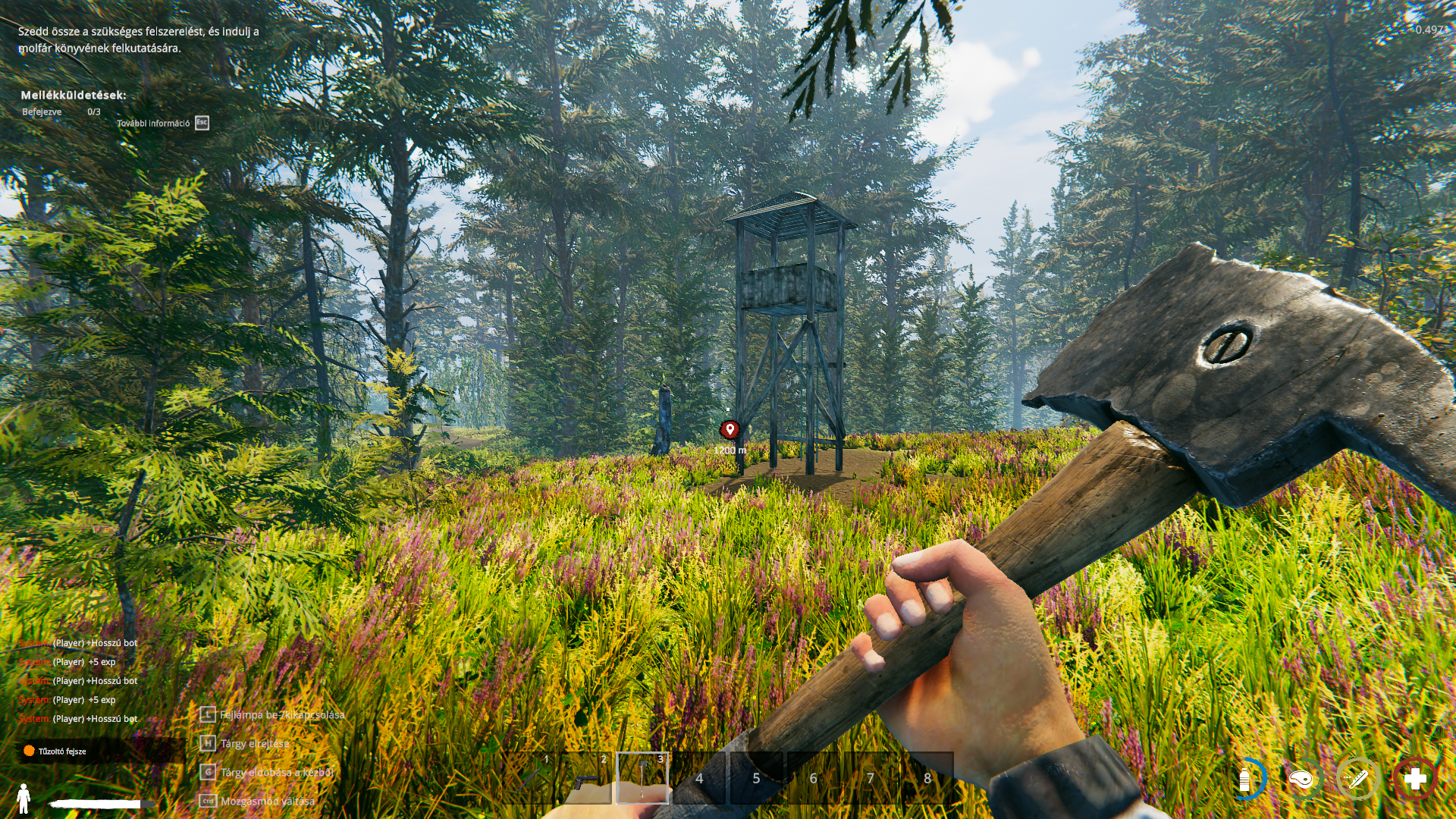Click the red quest waypoint marker
Image resolution: width=1456 pixels, height=819 pixels.
point(730,430)
